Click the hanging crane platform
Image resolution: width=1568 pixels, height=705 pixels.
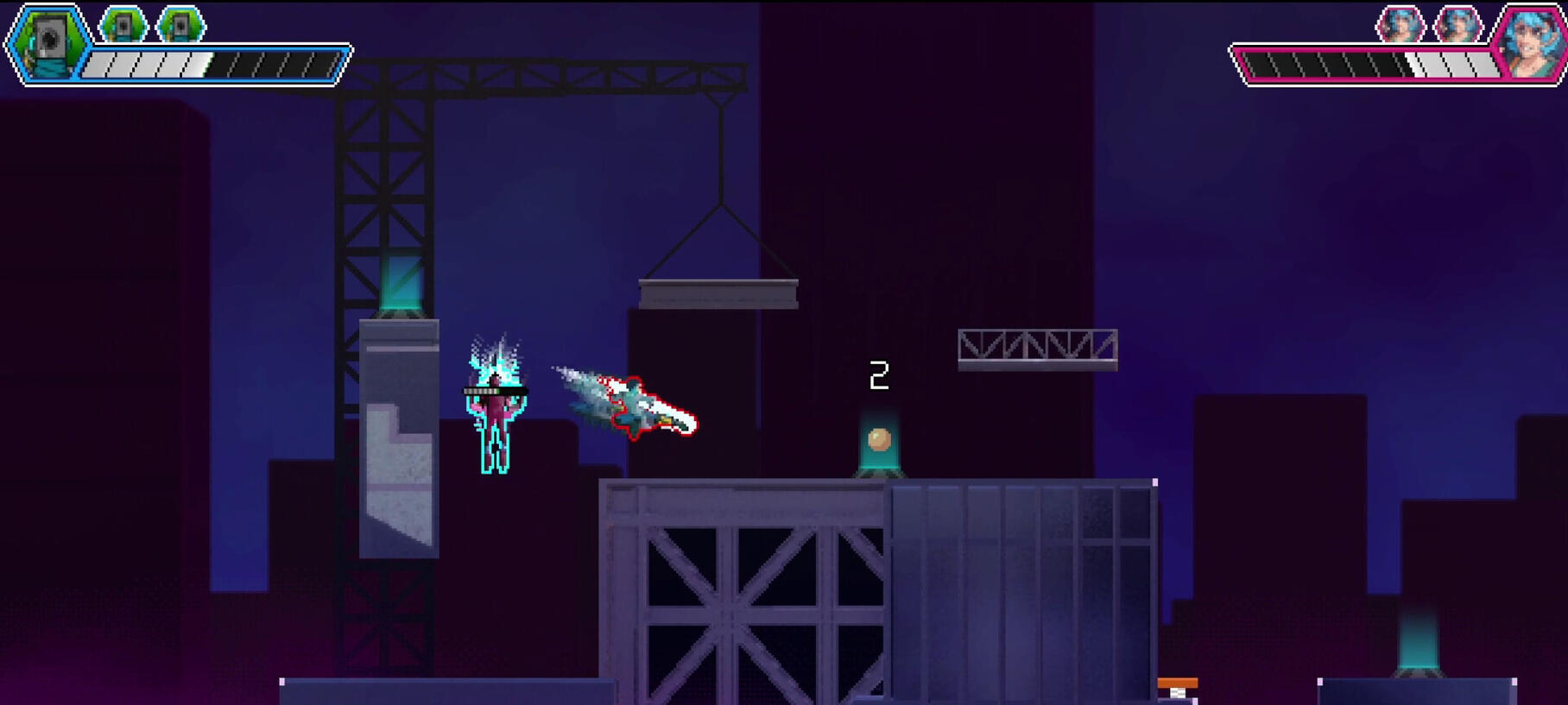pos(719,295)
